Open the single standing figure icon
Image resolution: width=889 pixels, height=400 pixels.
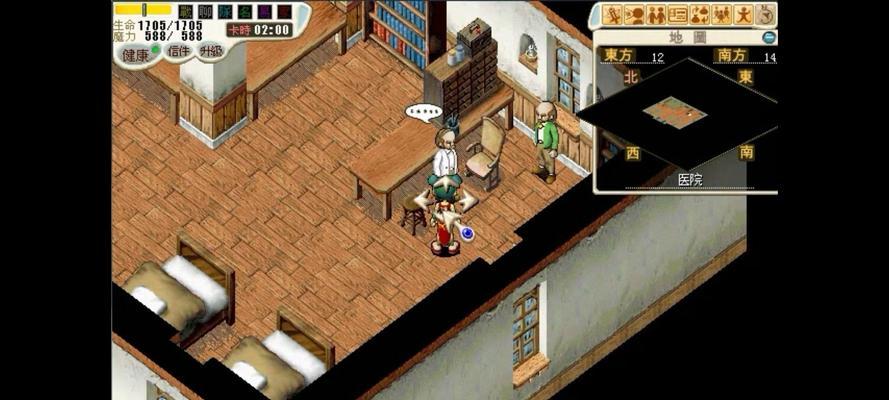[x=744, y=15]
